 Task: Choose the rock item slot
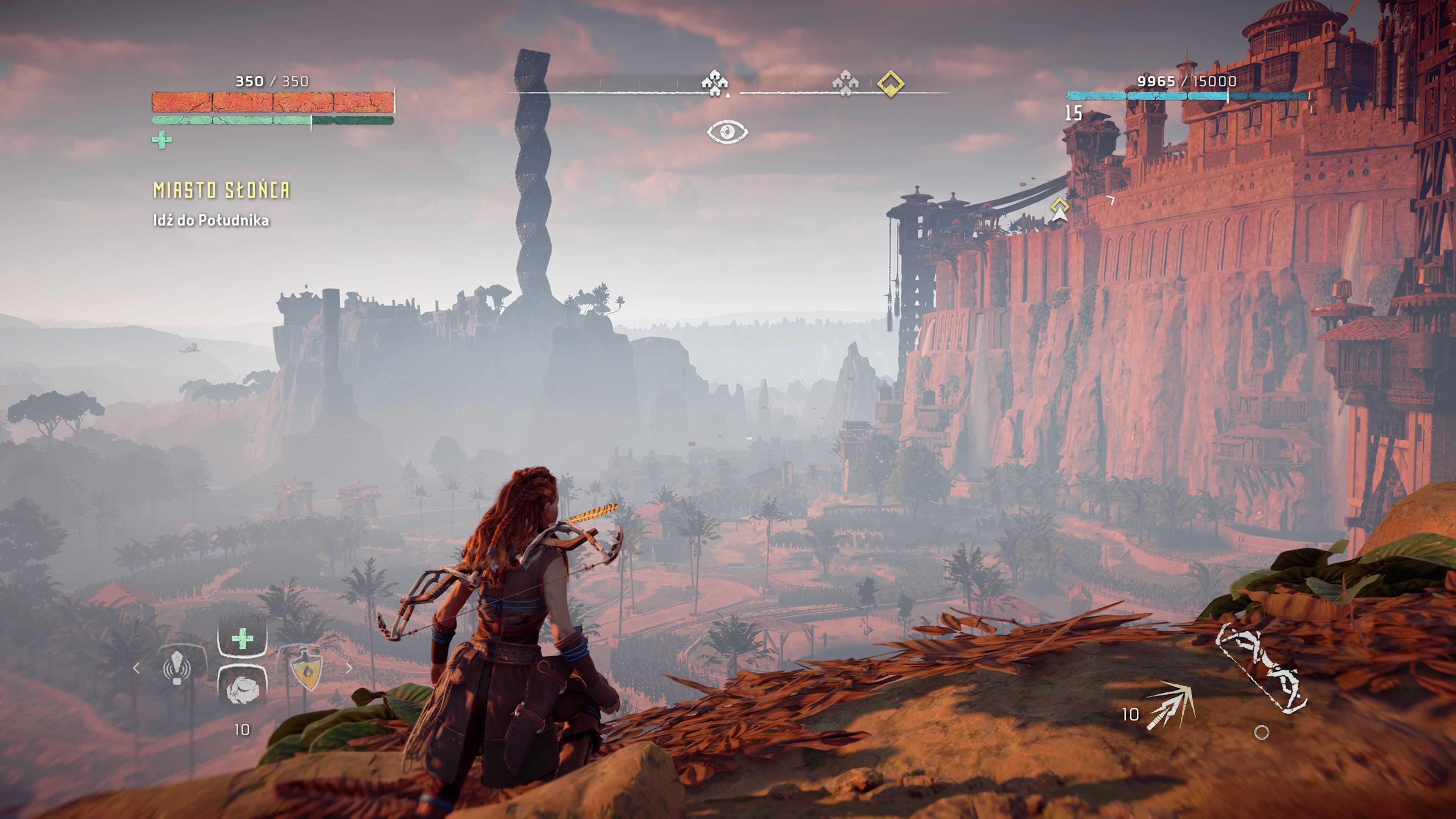click(243, 689)
